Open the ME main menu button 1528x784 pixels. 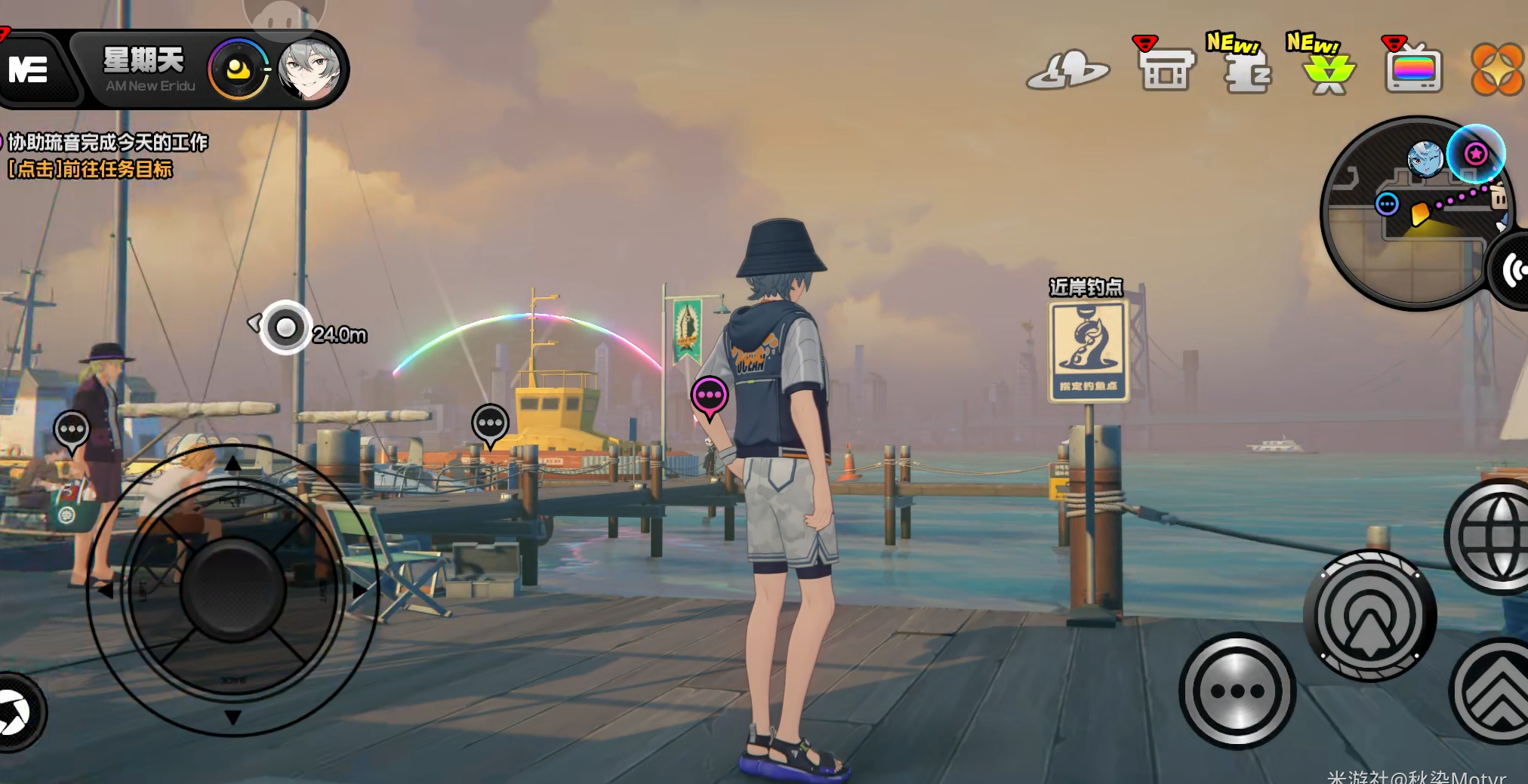pos(30,70)
